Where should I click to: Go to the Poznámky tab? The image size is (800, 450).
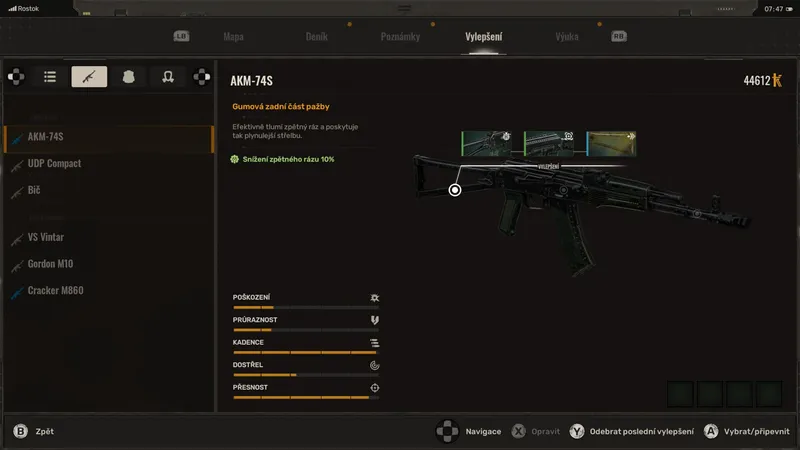(400, 37)
